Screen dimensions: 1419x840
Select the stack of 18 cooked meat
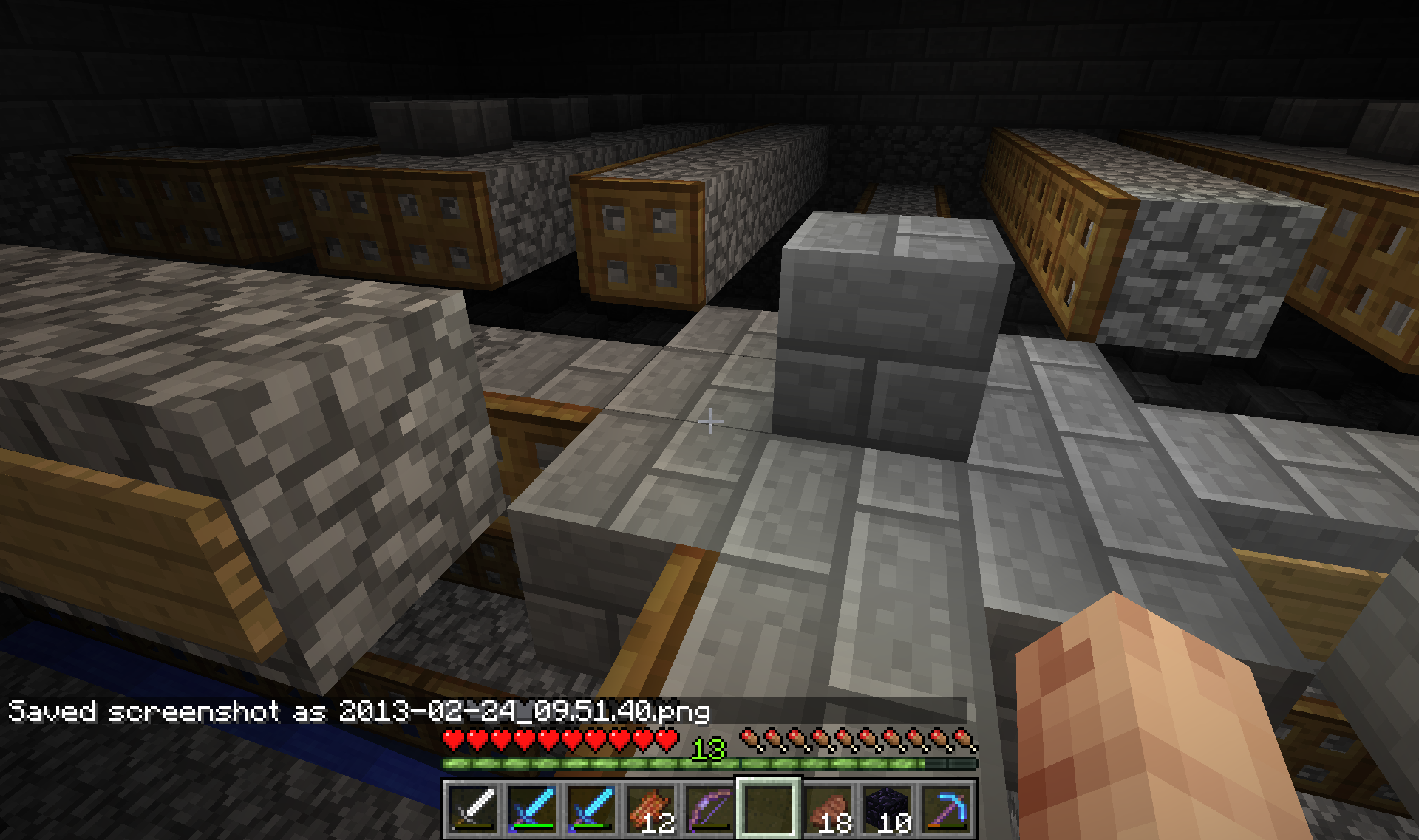point(828,807)
